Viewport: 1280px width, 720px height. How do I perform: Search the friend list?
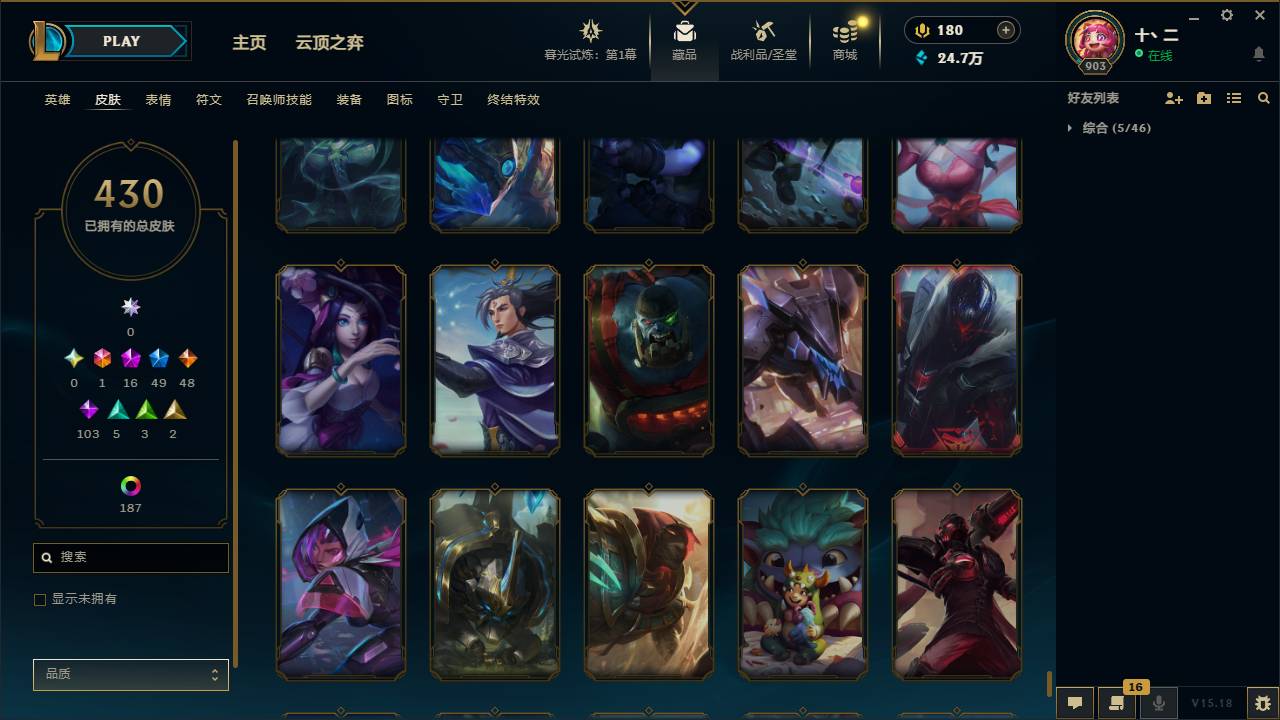(1264, 97)
